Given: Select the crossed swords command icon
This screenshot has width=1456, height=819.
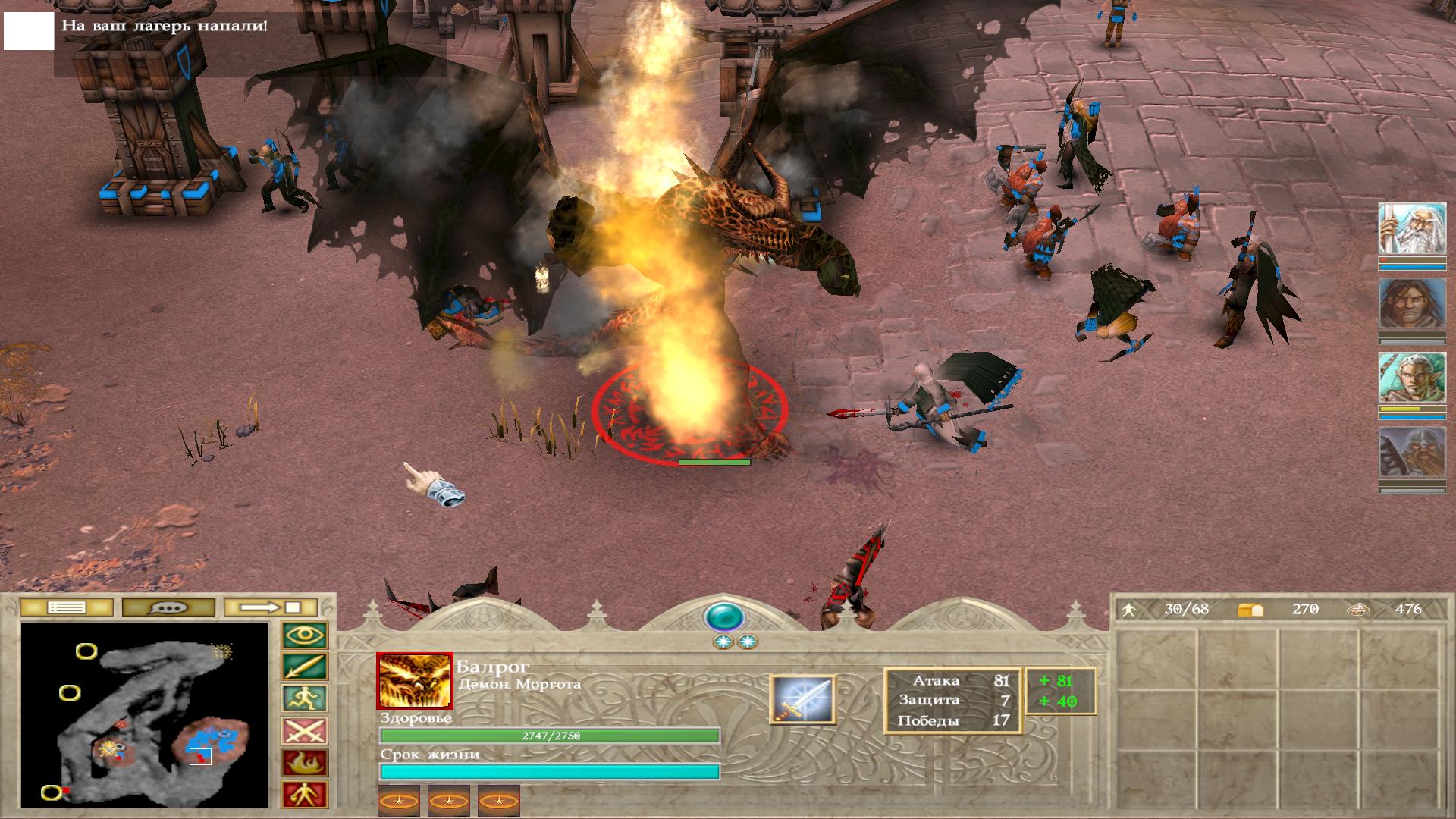Looking at the screenshot, I should pyautogui.click(x=305, y=731).
